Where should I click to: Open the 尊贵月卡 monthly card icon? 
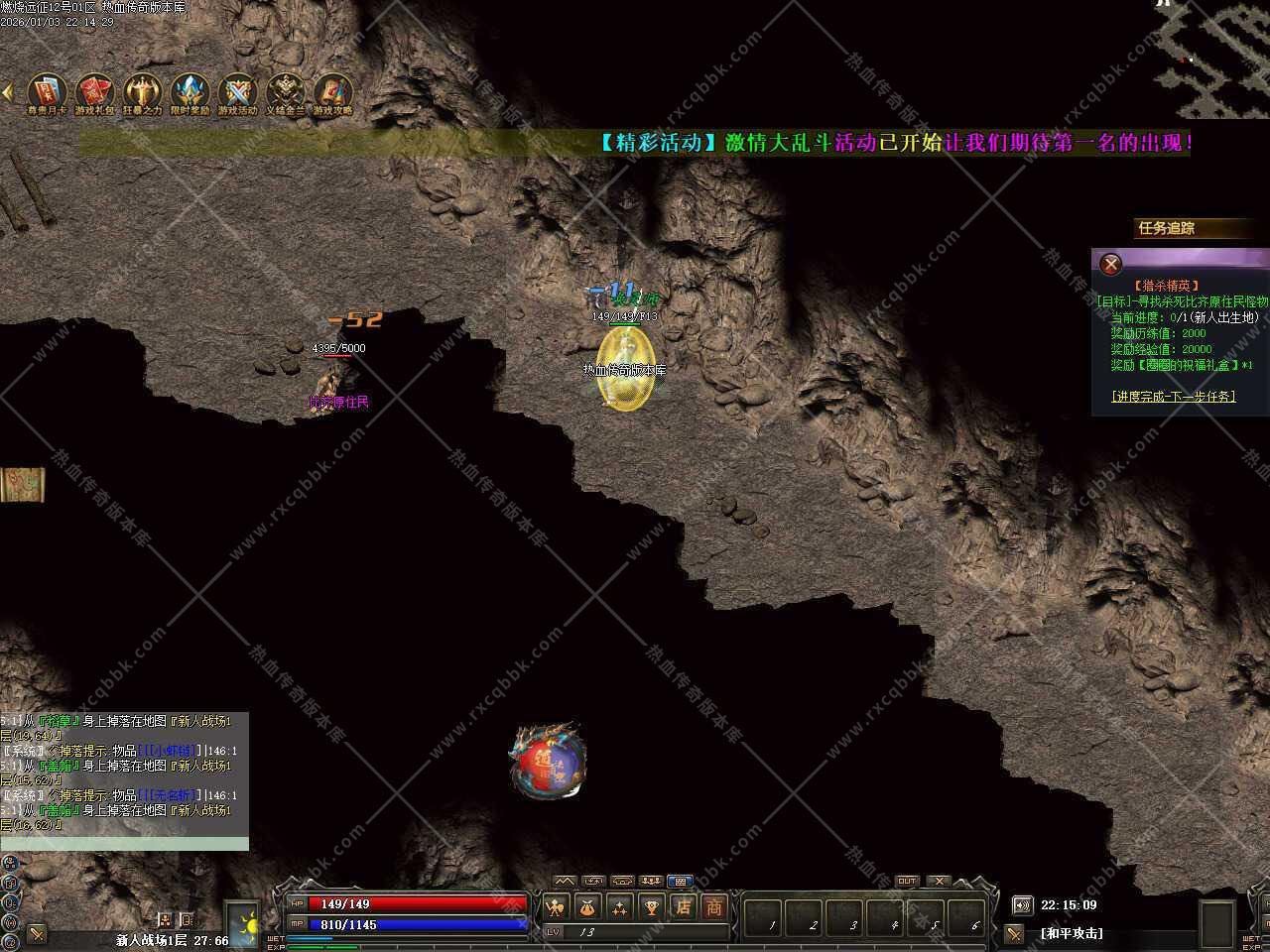click(47, 93)
